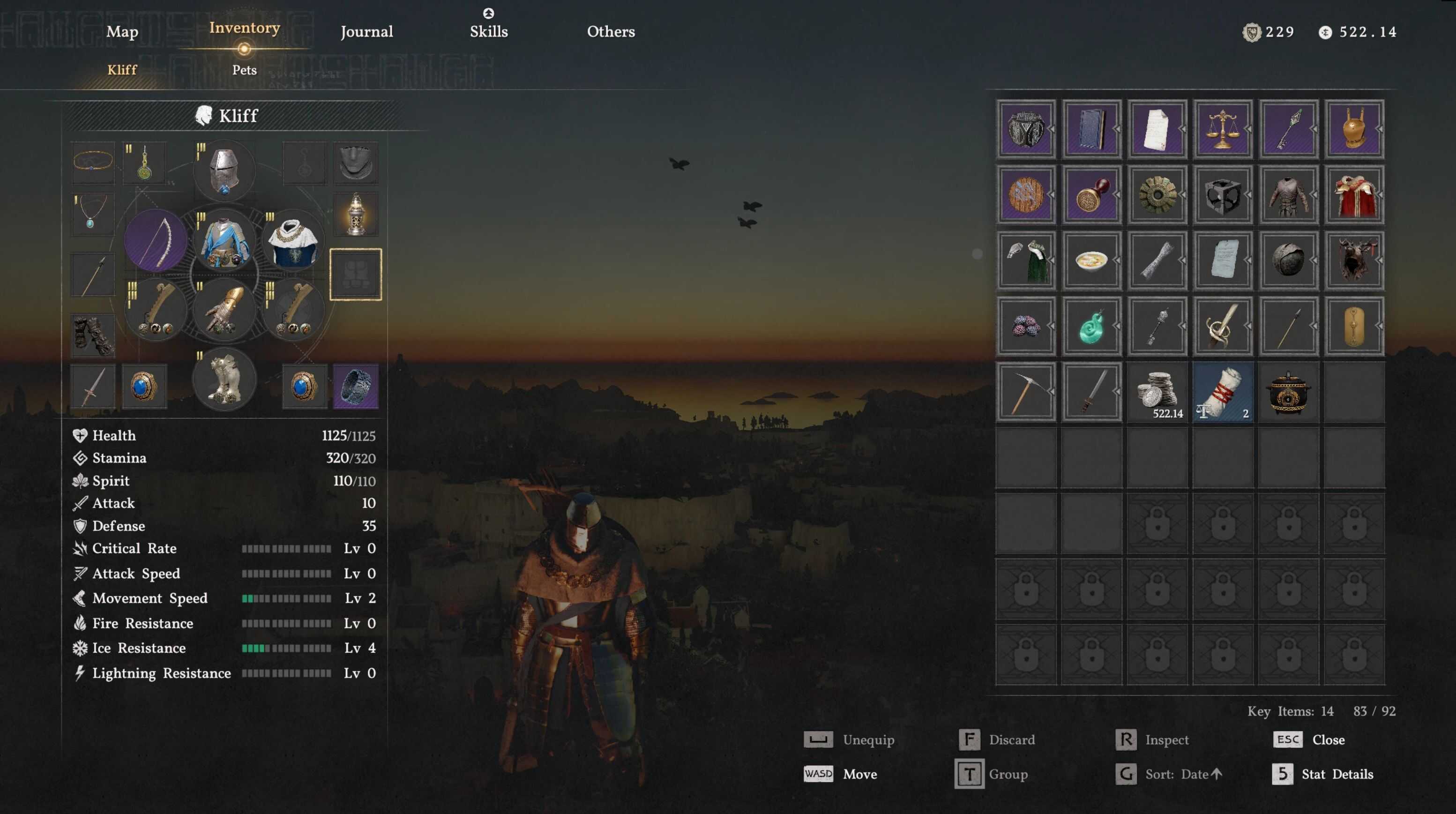Select the pickaxe in the inventory
The height and width of the screenshot is (814, 1456).
click(1026, 392)
